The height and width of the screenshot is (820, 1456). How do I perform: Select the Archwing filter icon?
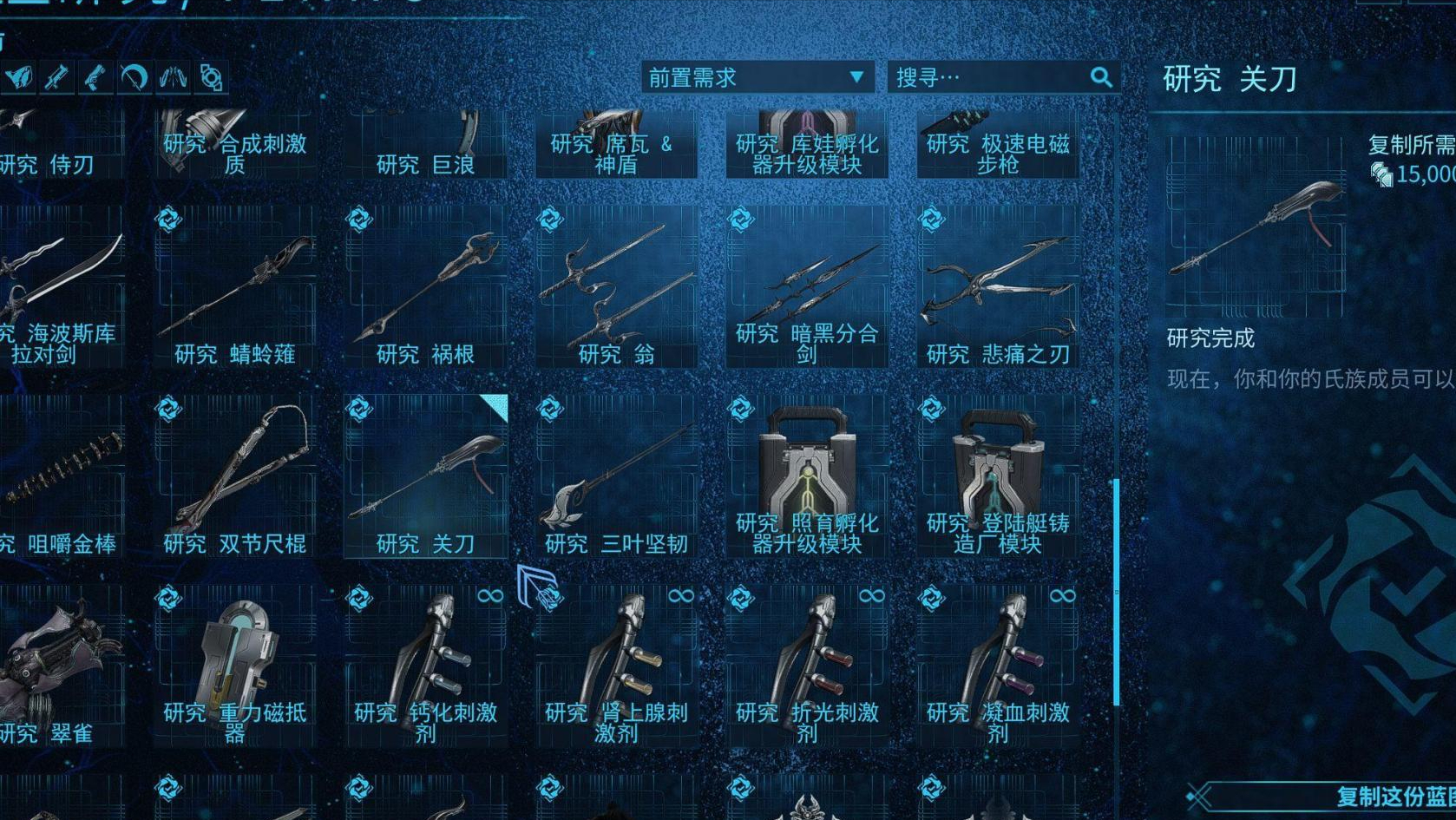(x=174, y=78)
